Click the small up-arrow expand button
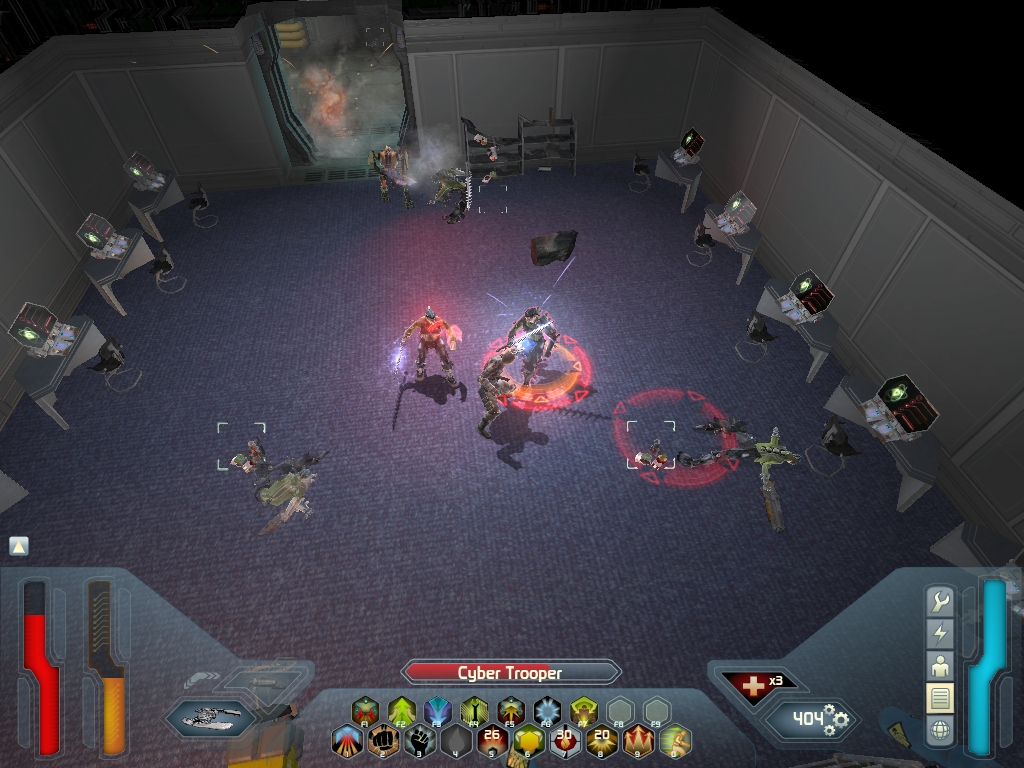Image resolution: width=1024 pixels, height=768 pixels. (x=19, y=546)
